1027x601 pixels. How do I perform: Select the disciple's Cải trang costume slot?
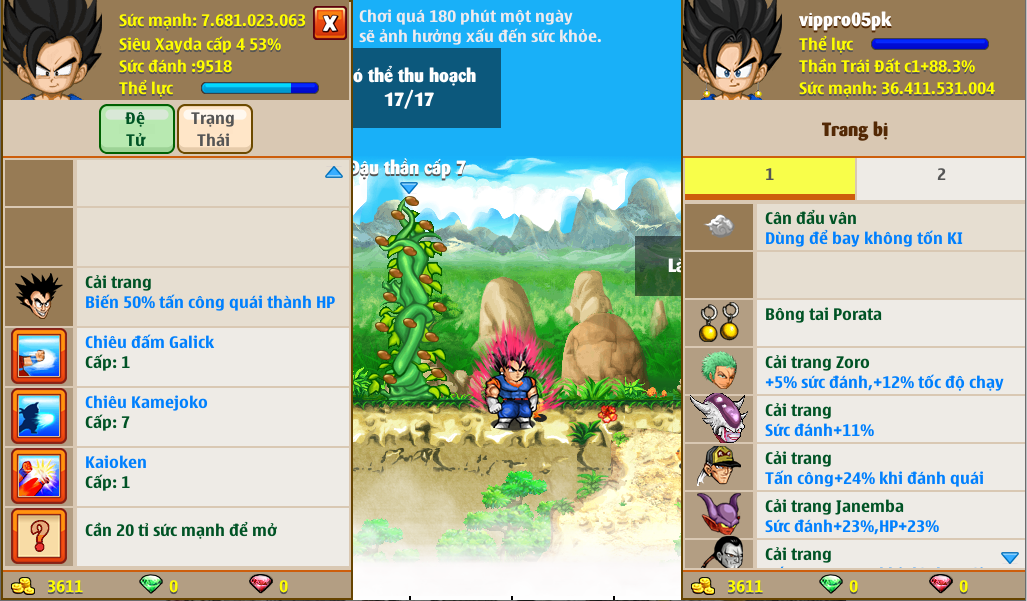click(x=180, y=292)
